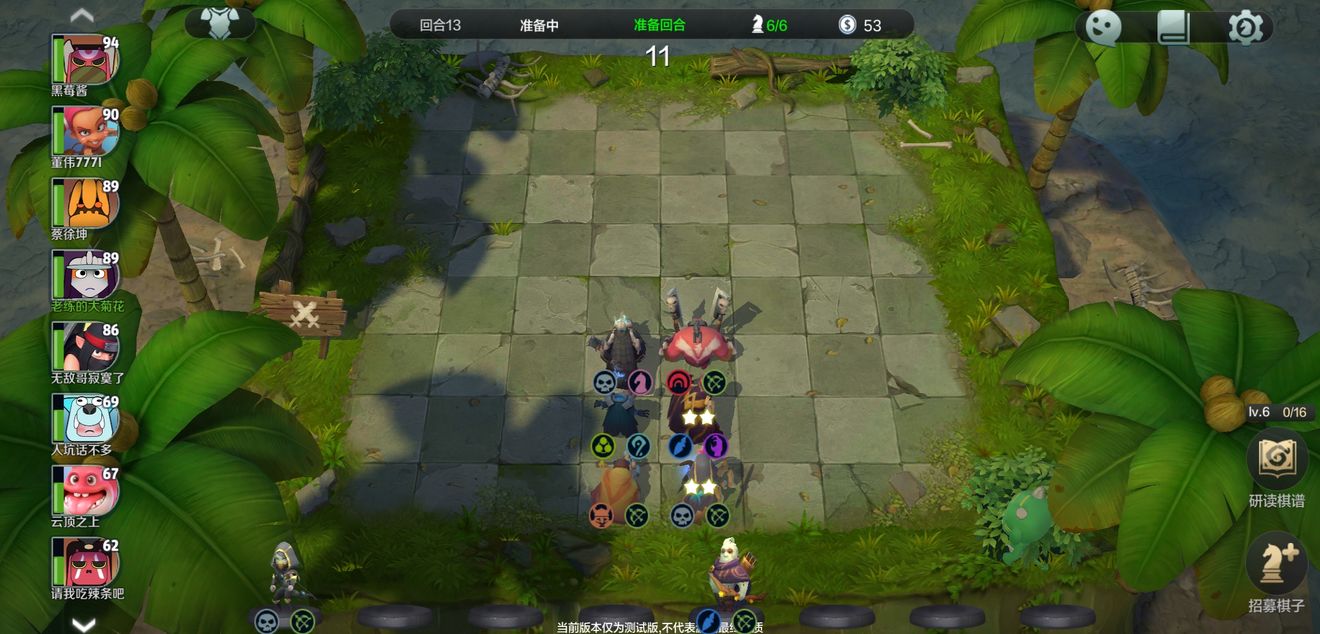Viewport: 1320px width, 634px height.
Task: Open the 招募棋子 recruit shop
Action: [x=1277, y=564]
